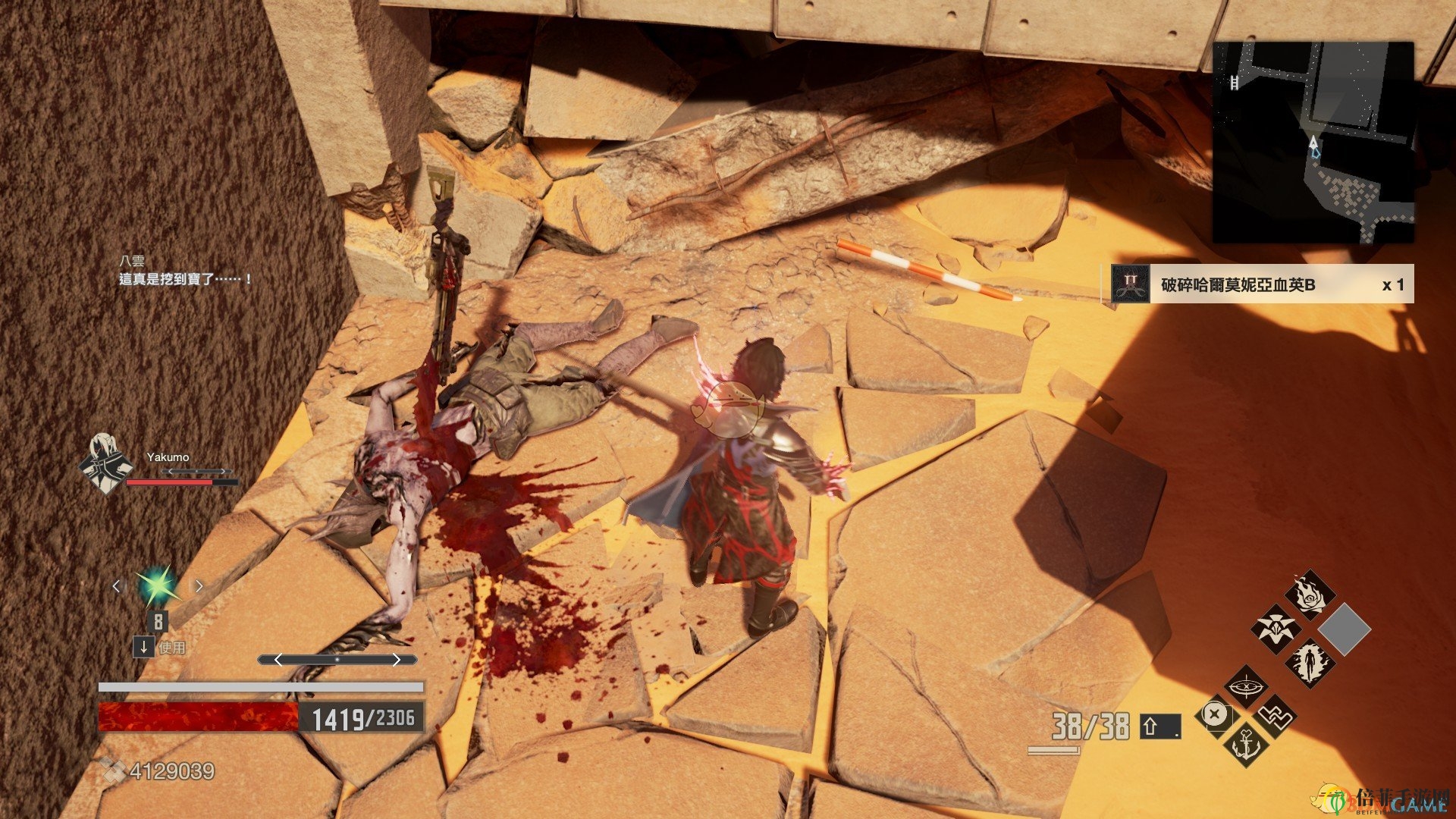The height and width of the screenshot is (819, 1456).
Task: Use the green sparkle quick item
Action: 157,585
